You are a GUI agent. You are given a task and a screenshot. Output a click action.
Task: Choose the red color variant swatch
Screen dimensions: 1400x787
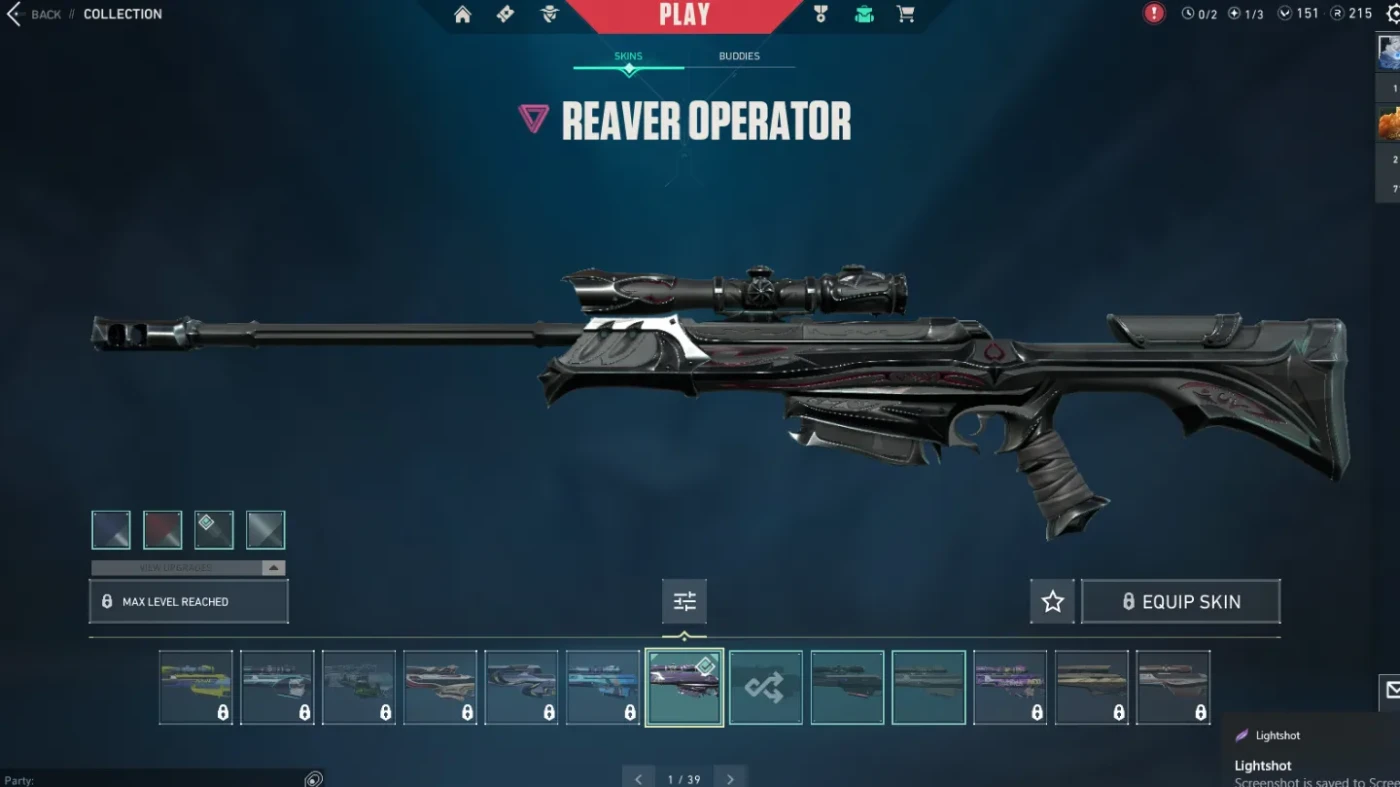[163, 530]
